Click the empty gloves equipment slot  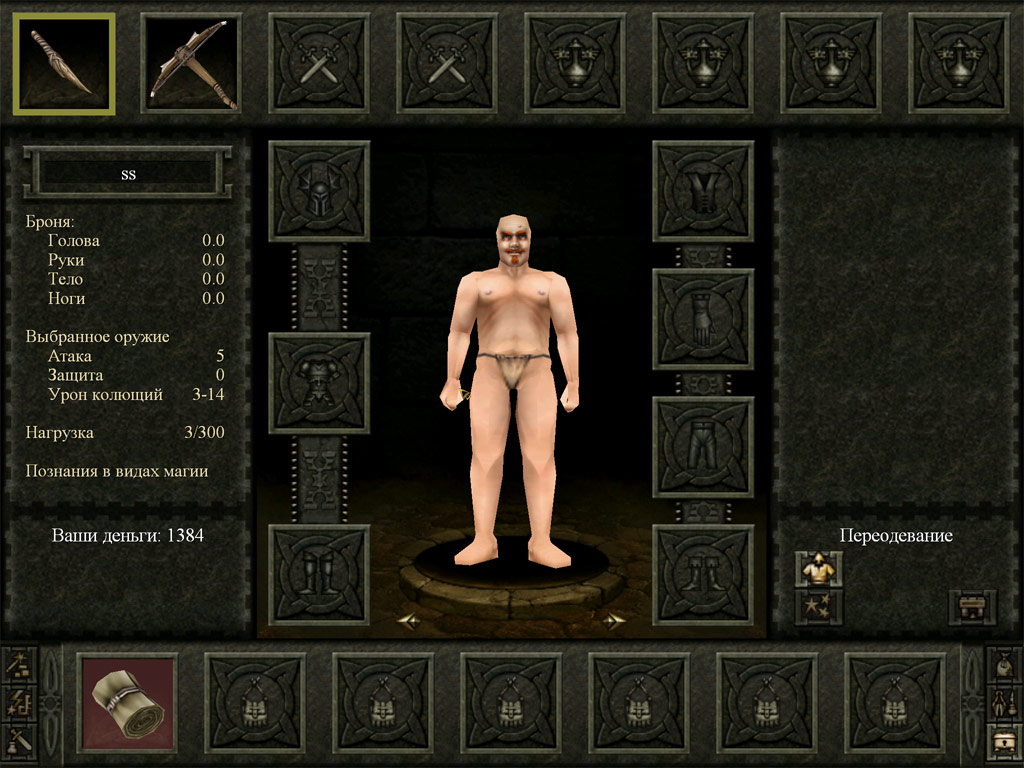coord(703,319)
